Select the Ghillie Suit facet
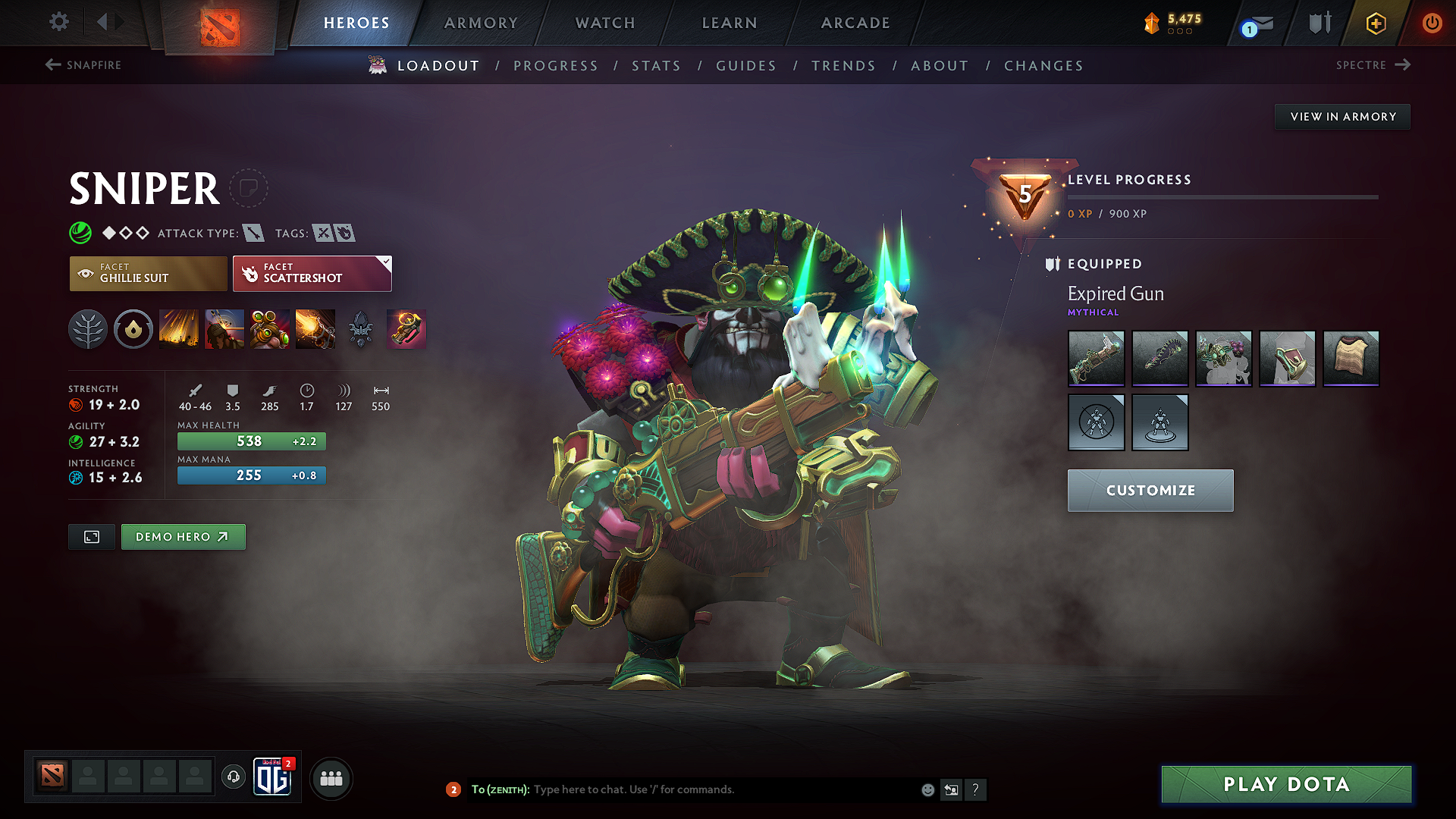Screen dimensions: 1456x819 point(148,273)
